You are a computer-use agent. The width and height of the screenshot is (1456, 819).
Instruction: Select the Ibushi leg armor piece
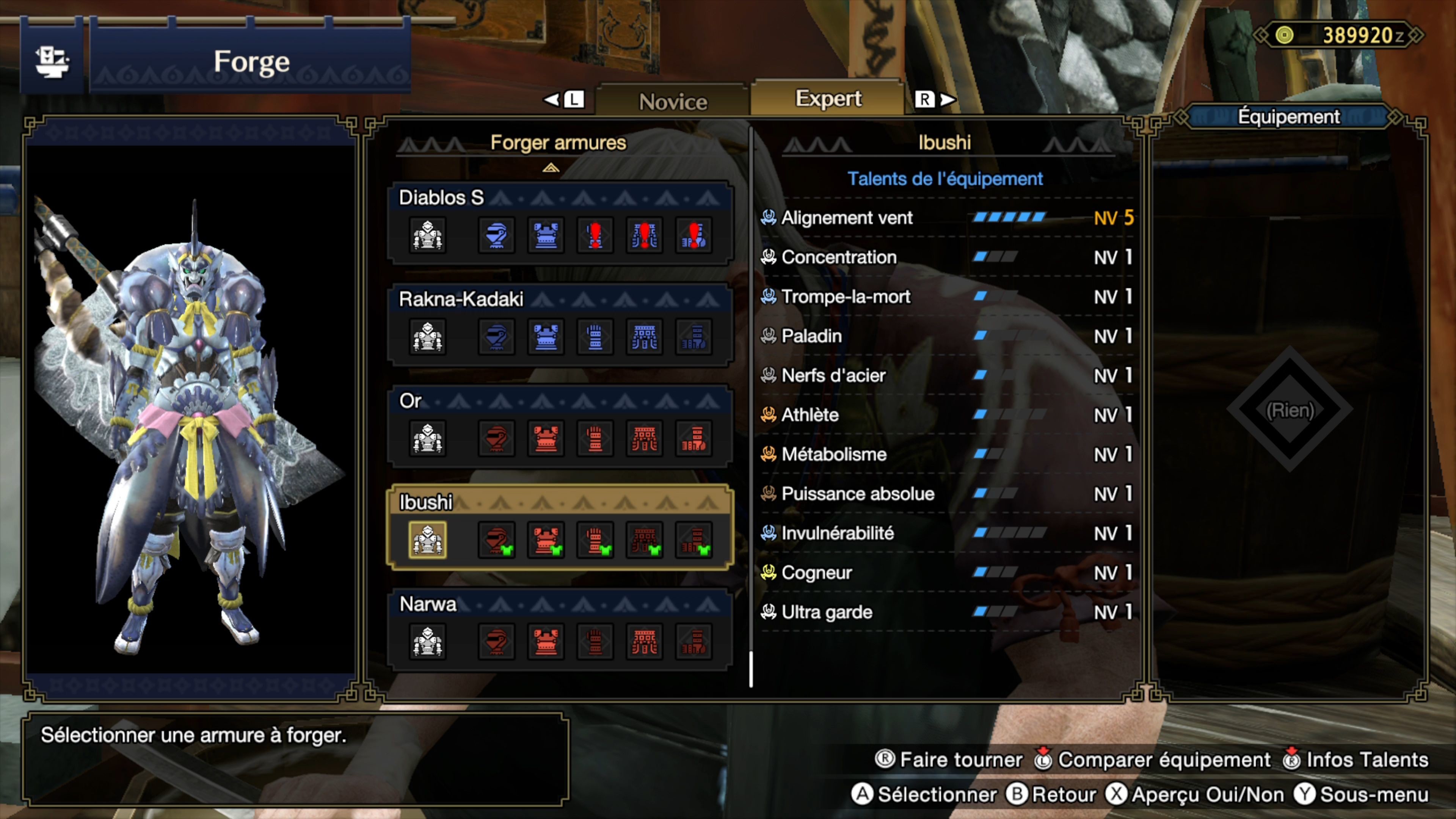pos(693,540)
